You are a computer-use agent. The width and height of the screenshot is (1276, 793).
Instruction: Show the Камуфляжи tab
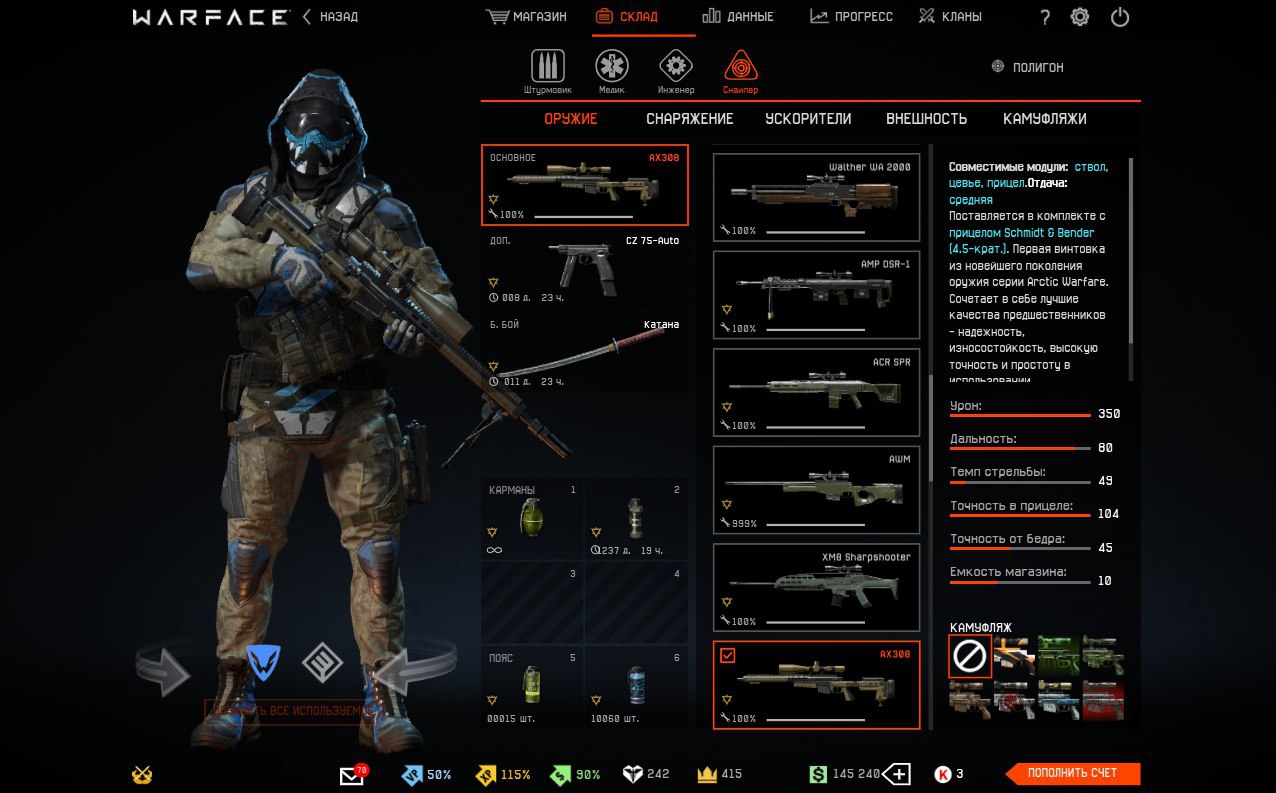(x=1044, y=119)
